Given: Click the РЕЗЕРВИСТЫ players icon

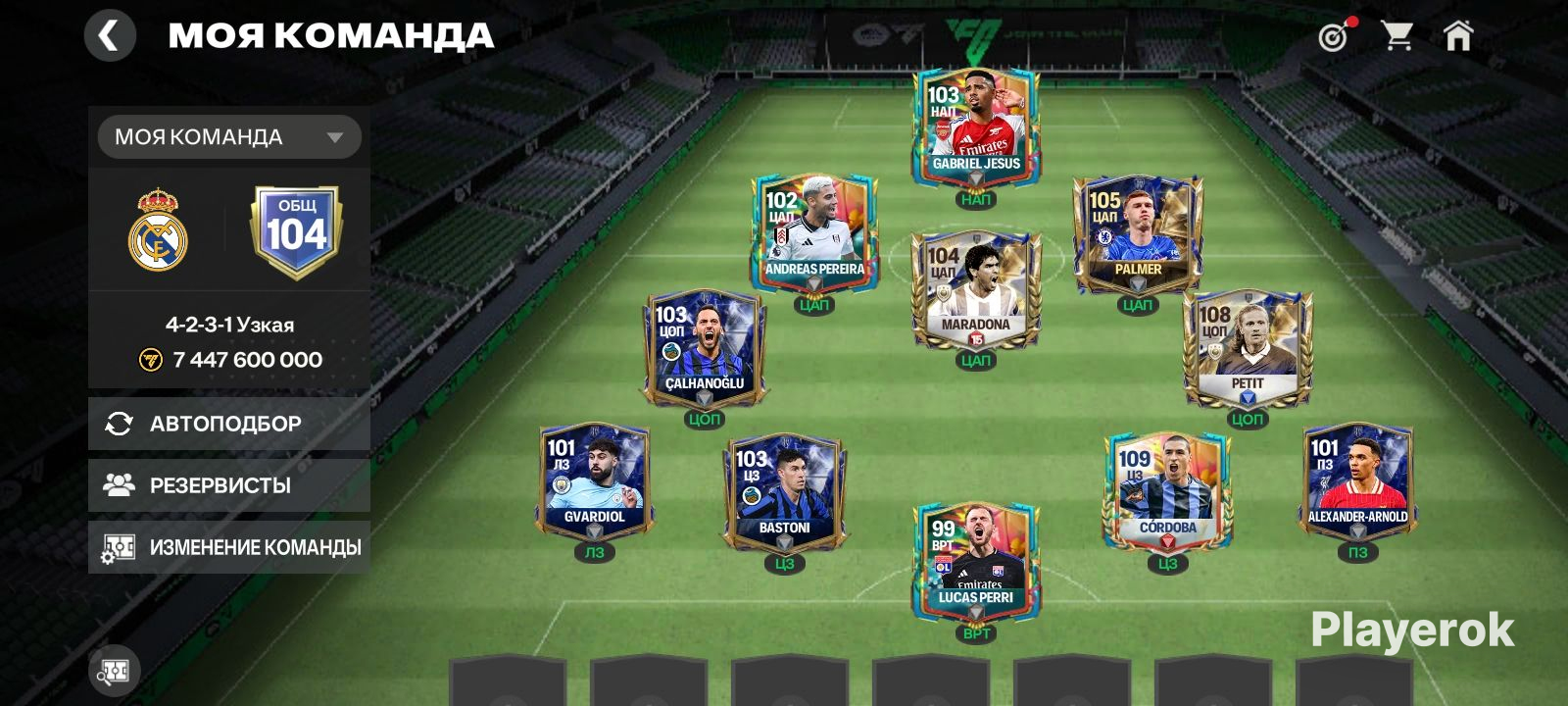Looking at the screenshot, I should 119,484.
